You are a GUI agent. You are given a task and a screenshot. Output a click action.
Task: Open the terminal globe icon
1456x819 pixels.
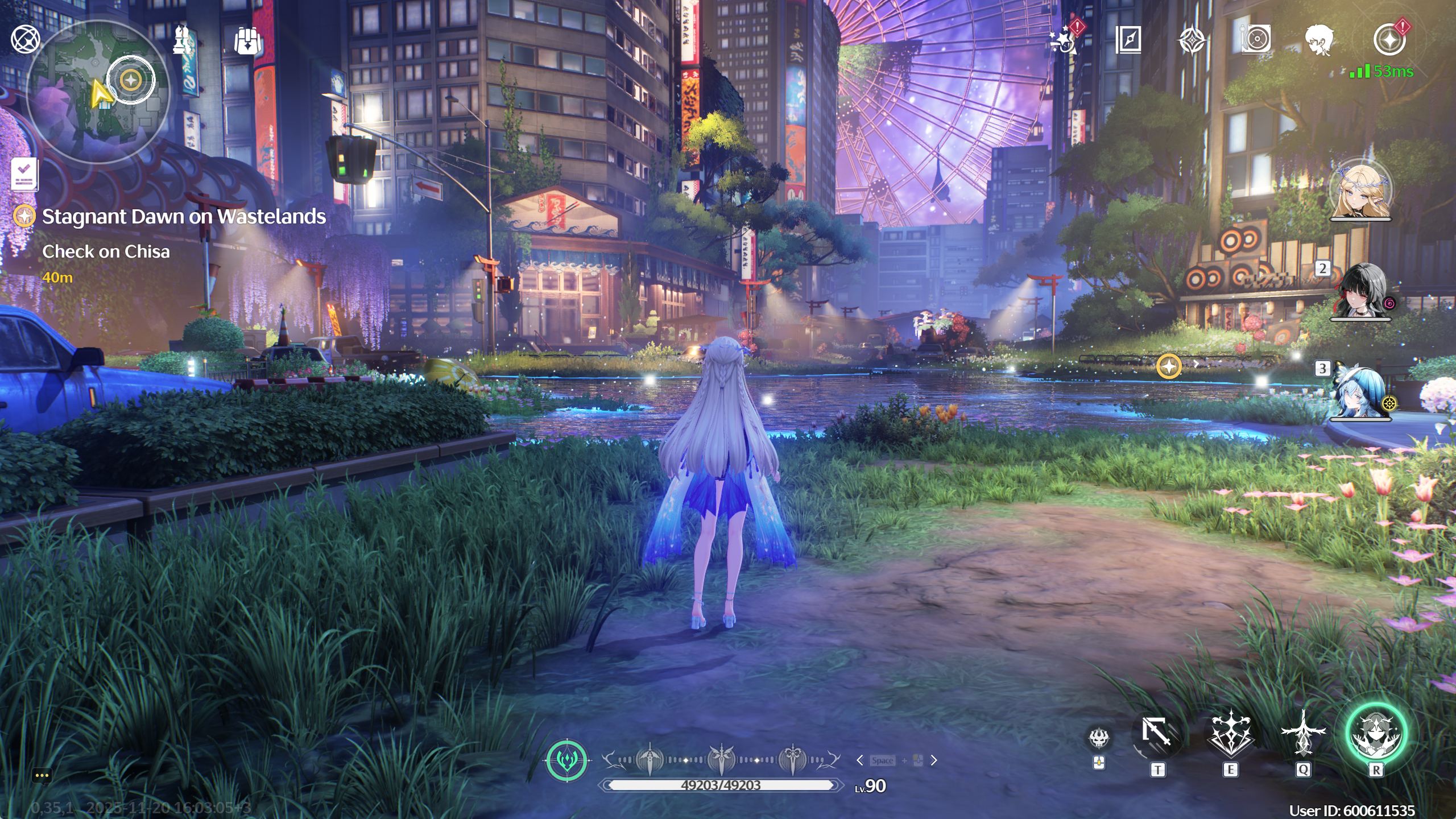click(26, 40)
